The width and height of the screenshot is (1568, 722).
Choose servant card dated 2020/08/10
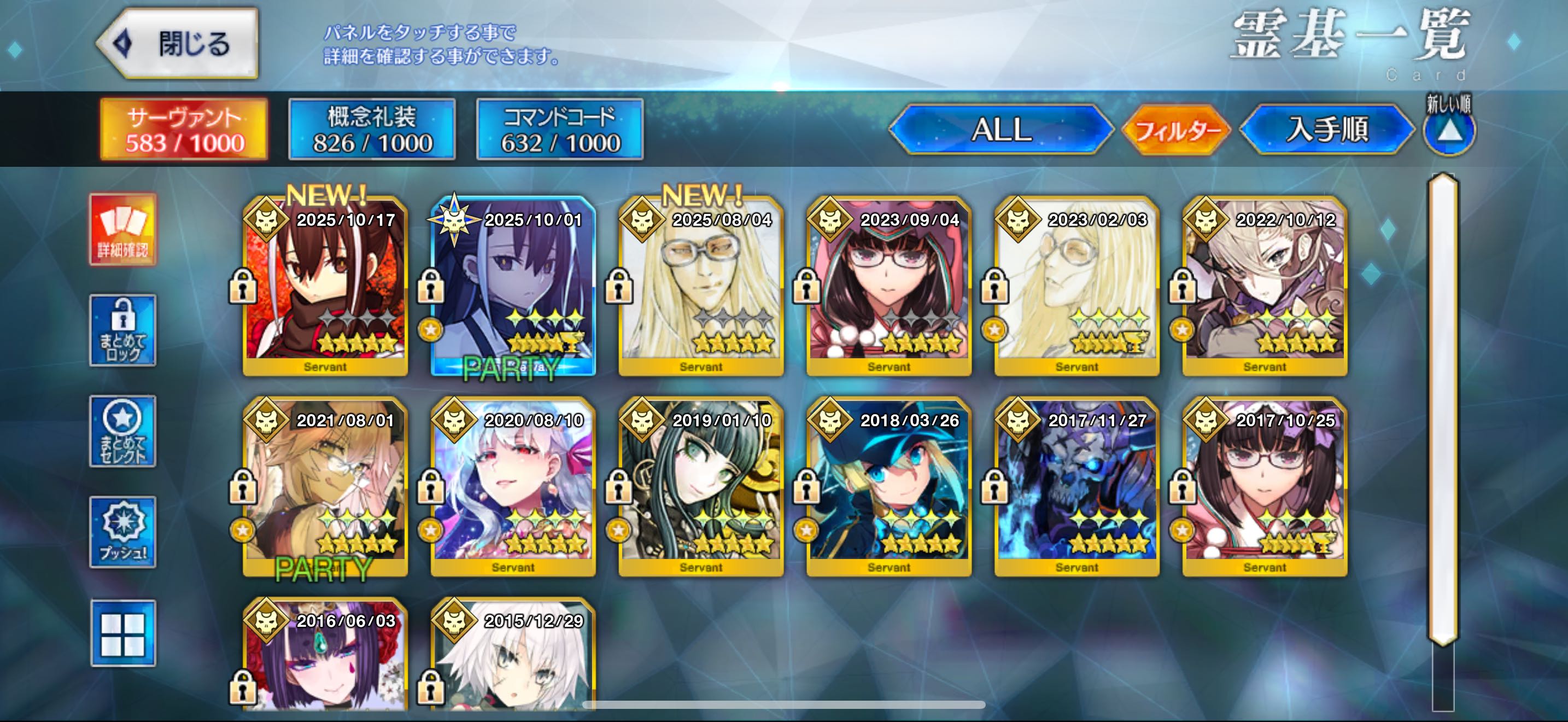coord(513,487)
